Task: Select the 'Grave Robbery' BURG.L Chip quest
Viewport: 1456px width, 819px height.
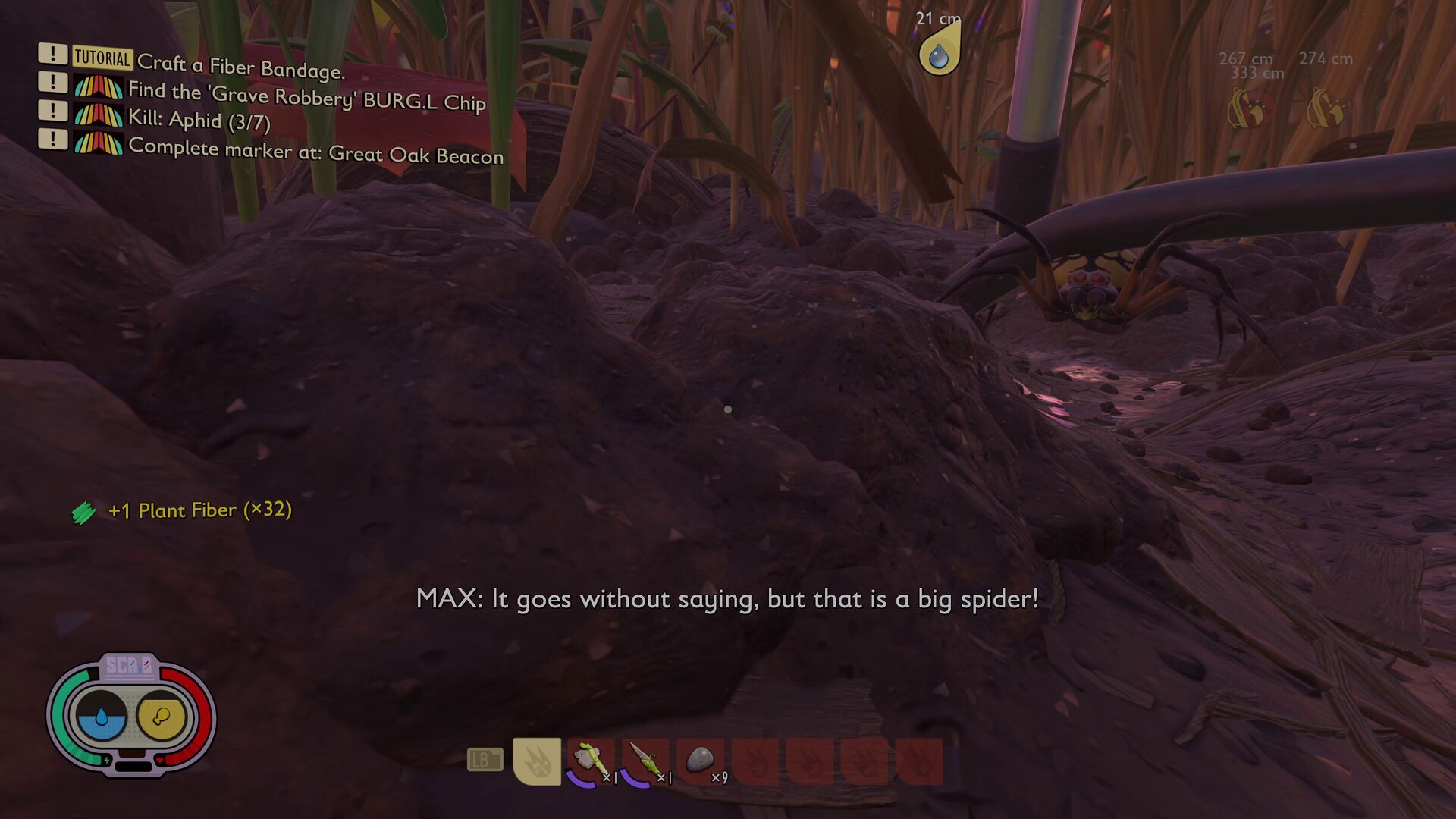Action: 306,96
